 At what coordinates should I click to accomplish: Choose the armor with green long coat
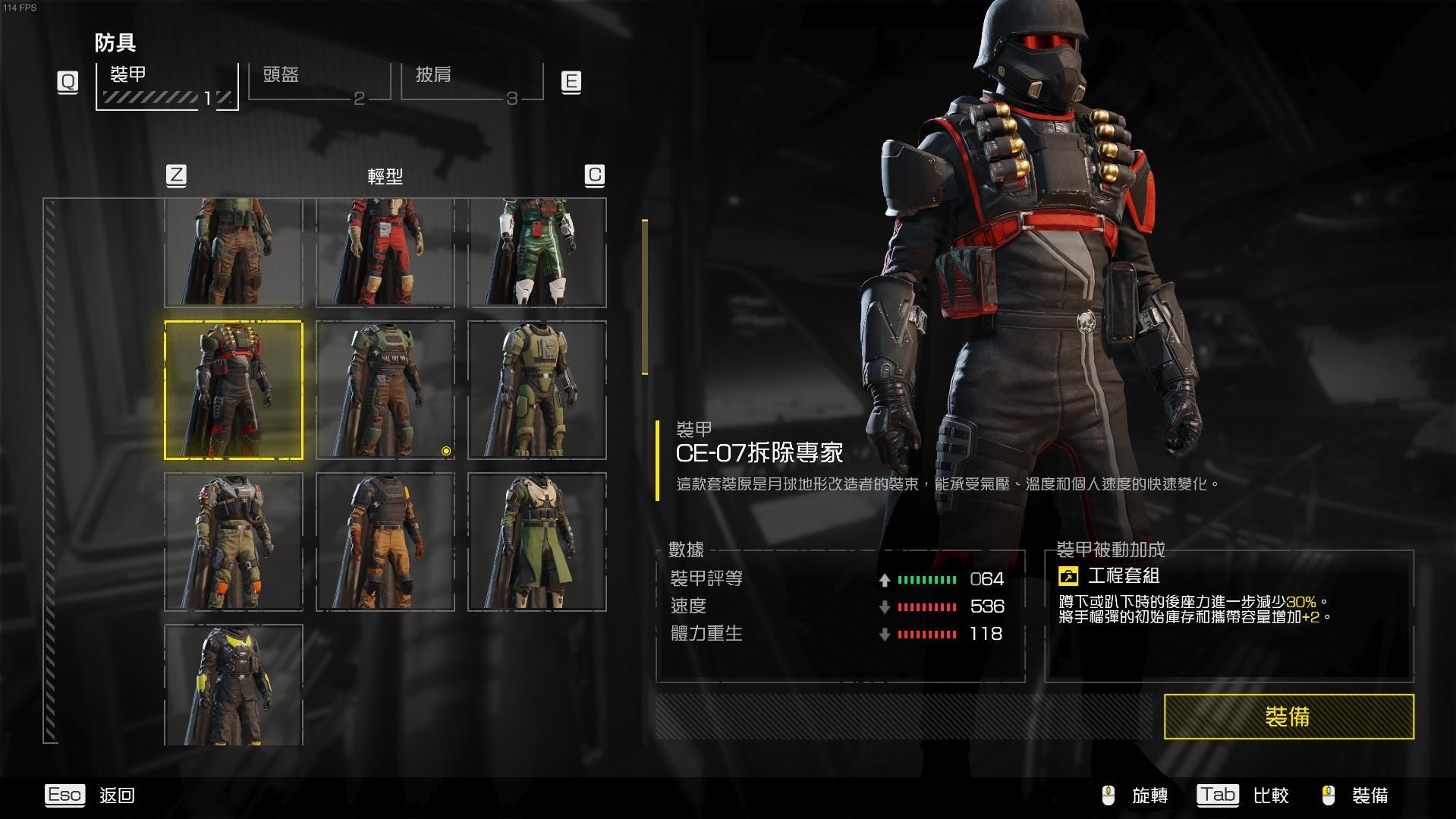click(537, 541)
